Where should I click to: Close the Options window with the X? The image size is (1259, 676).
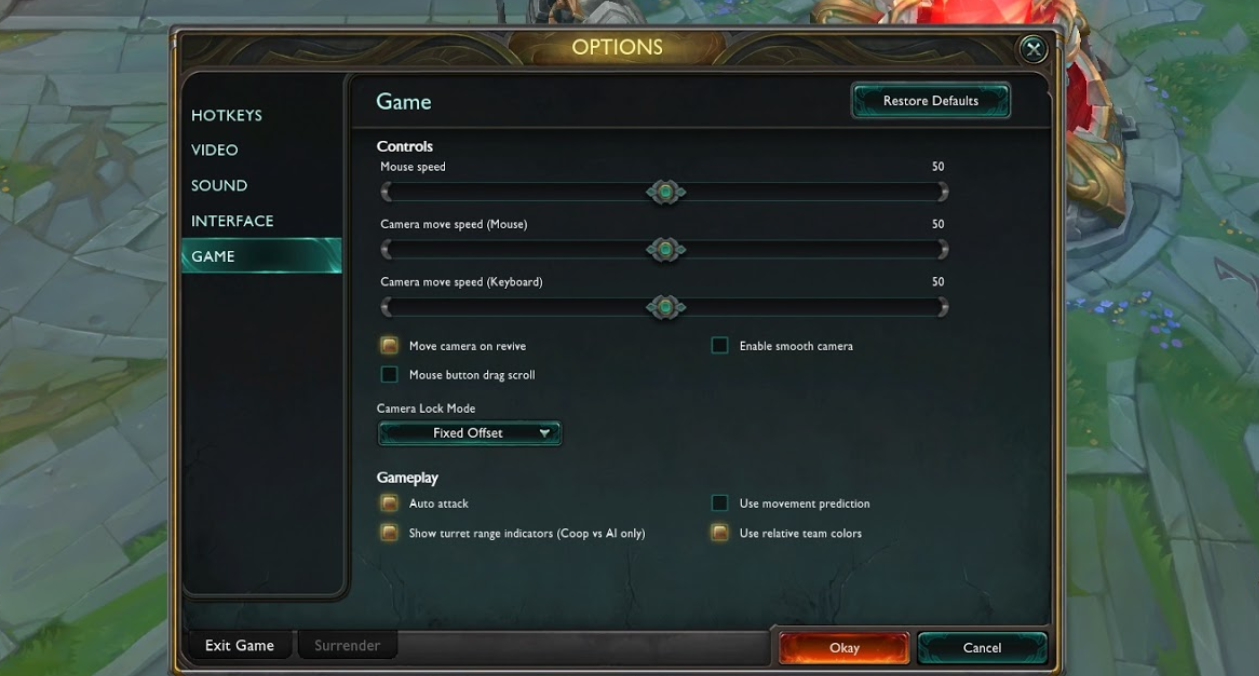pyautogui.click(x=1033, y=48)
